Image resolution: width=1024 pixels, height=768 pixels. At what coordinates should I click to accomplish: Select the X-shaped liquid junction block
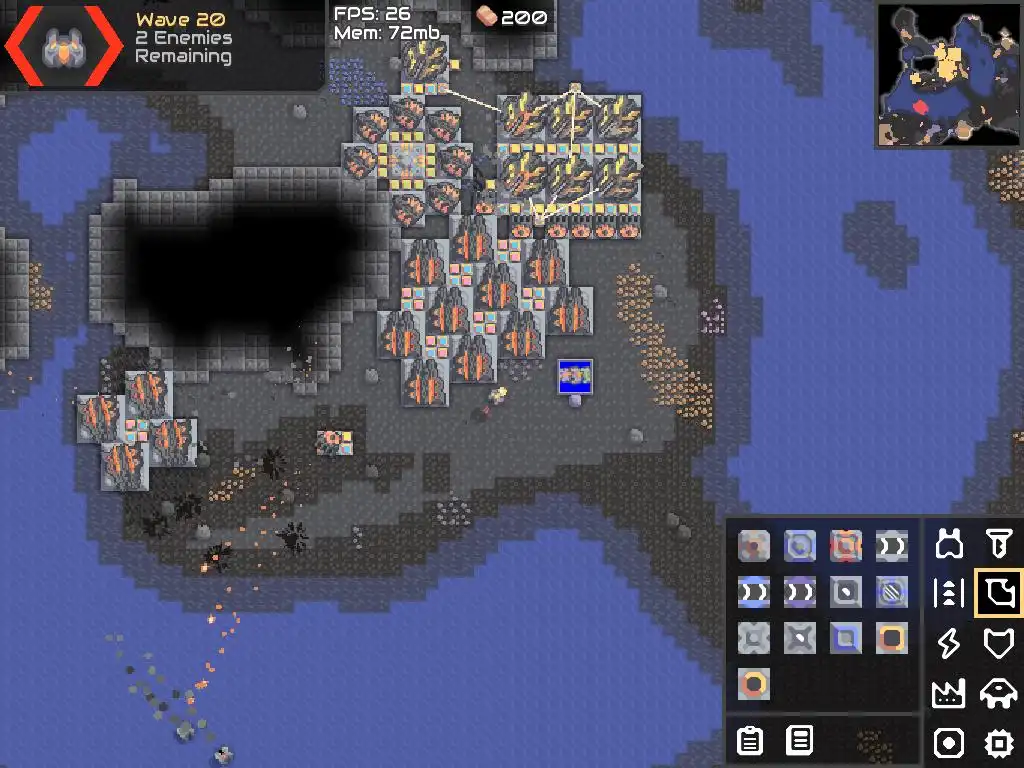point(800,638)
